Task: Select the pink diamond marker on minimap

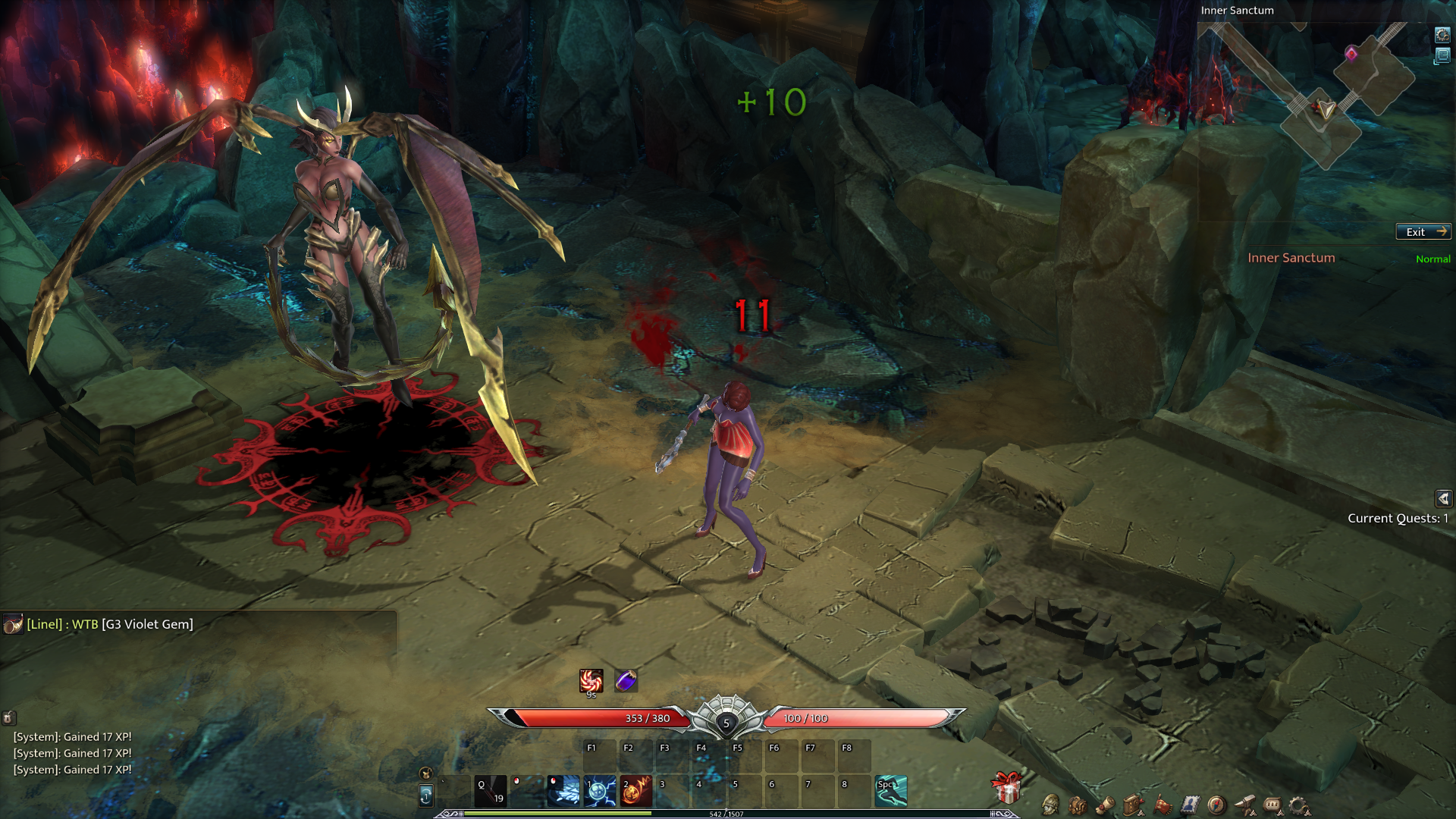Action: [x=1351, y=53]
